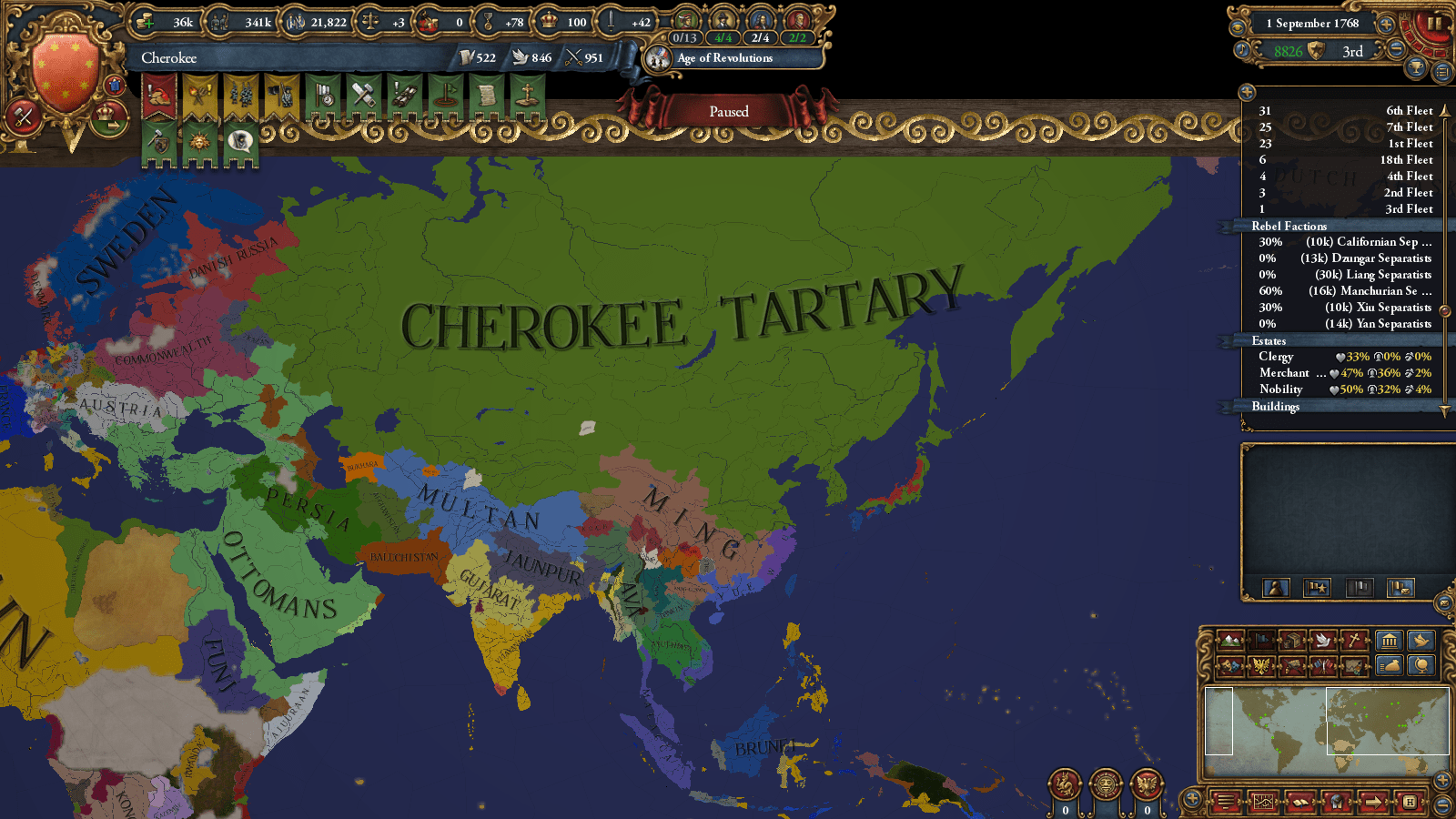Open the economy panel (money bag icon)
Screen dimensions: 1456x819
point(1391,665)
